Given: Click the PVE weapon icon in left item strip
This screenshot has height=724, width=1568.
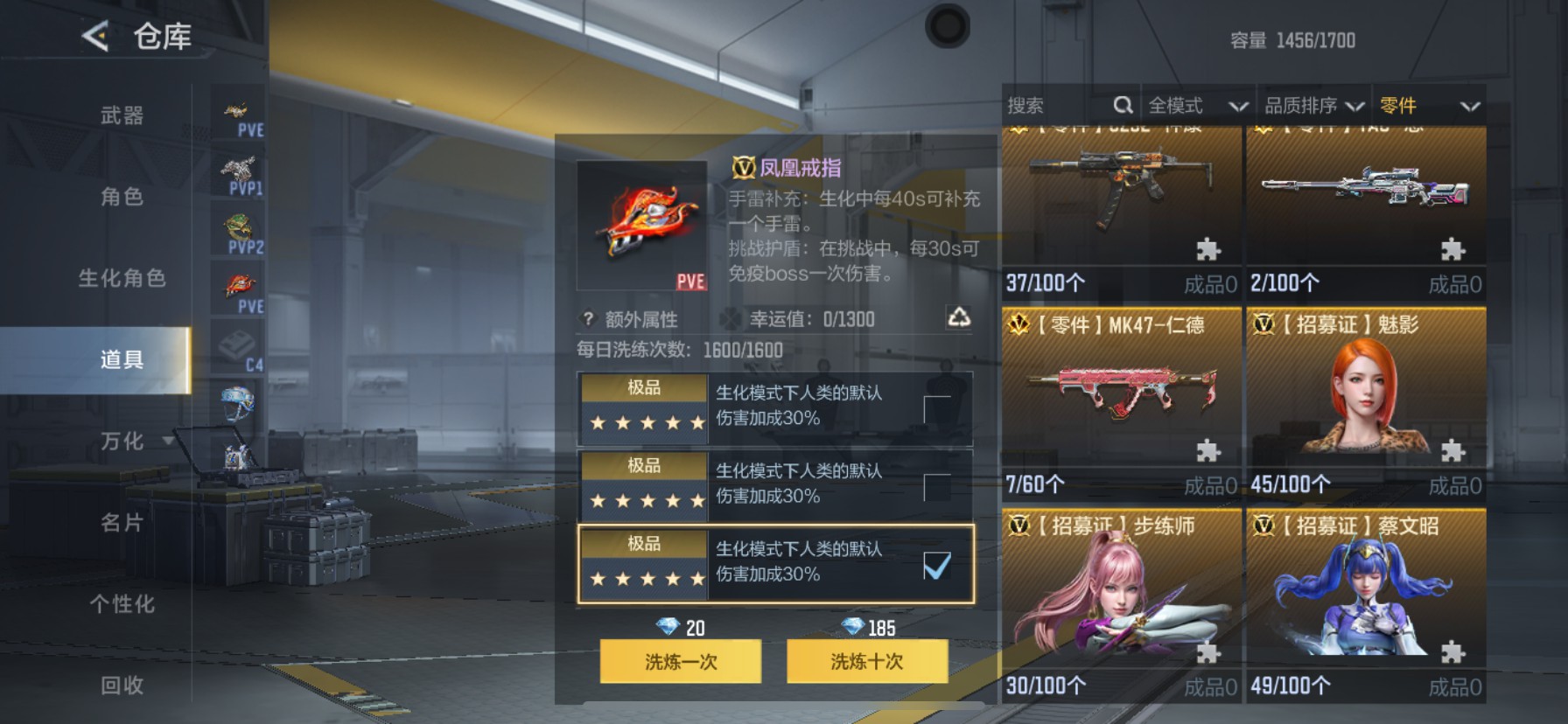Looking at the screenshot, I should coord(236,109).
